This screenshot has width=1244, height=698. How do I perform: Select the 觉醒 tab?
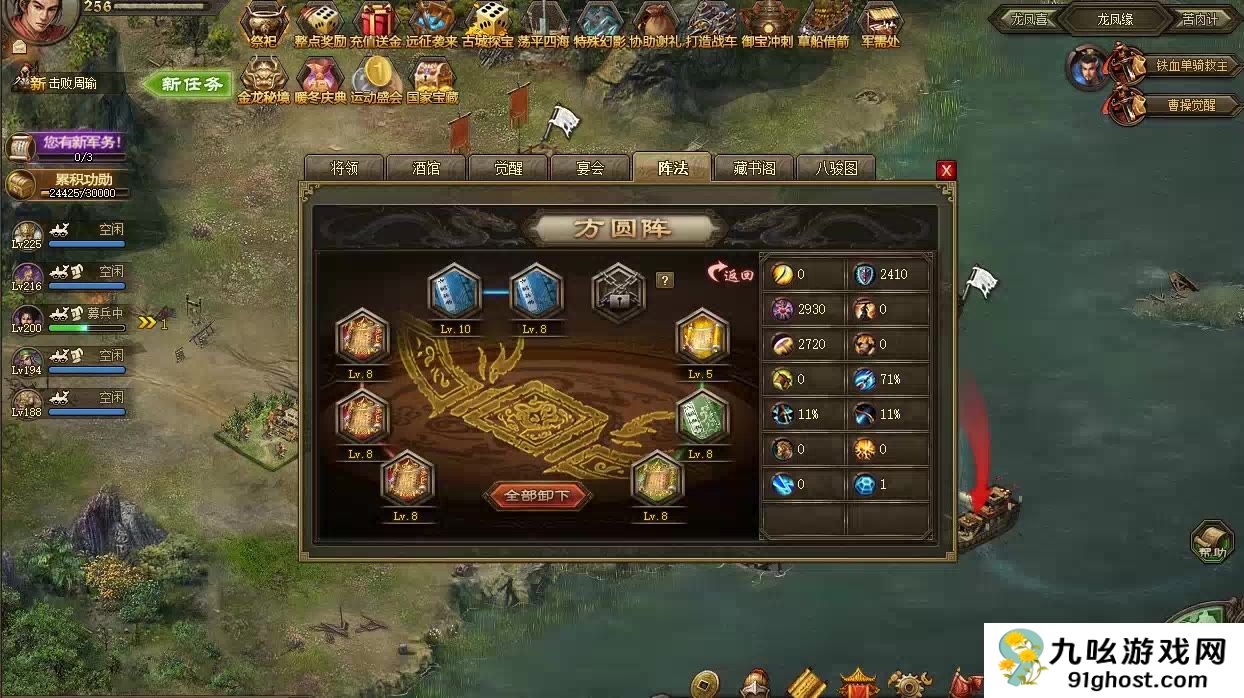(508, 168)
